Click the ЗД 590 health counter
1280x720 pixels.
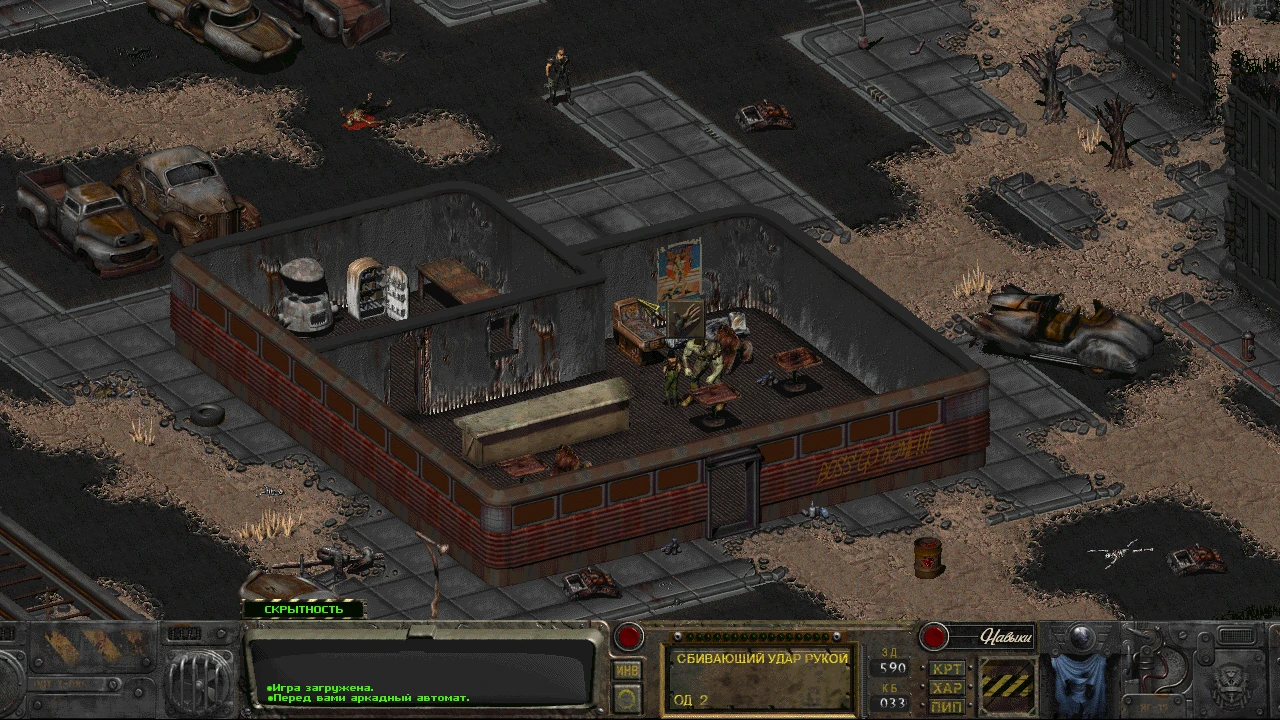[x=893, y=667]
